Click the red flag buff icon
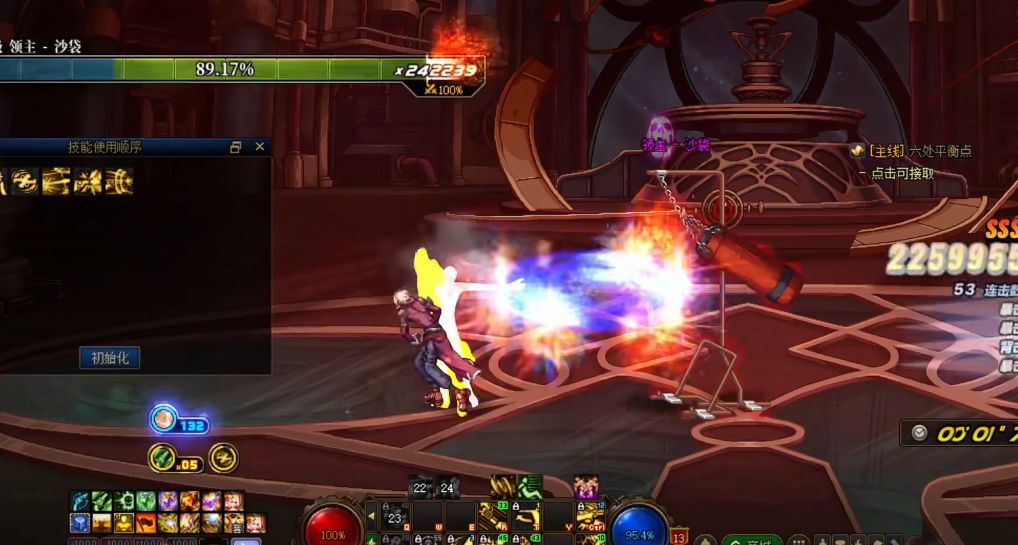1018x545 pixels. click(146, 522)
